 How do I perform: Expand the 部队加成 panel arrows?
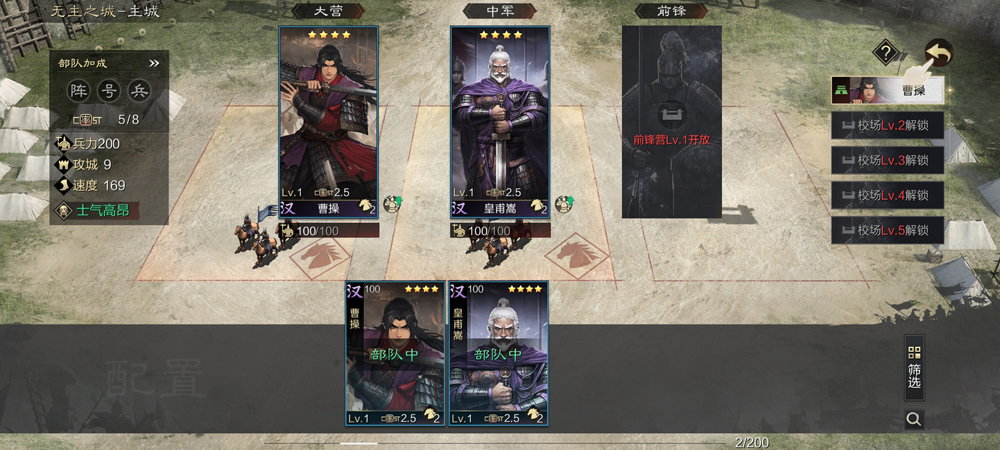click(154, 63)
